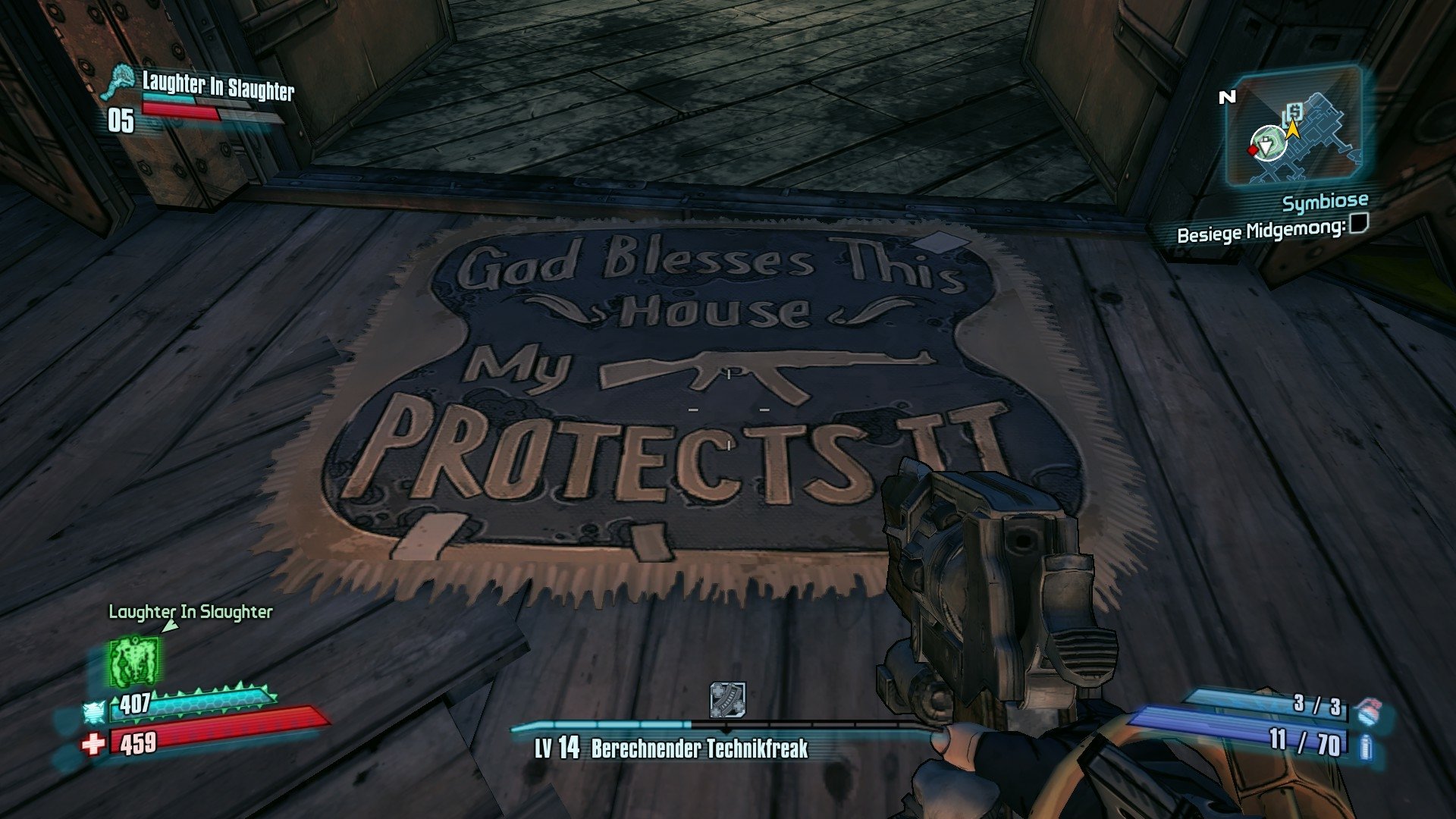Select the Symbiose mission title

(1326, 201)
